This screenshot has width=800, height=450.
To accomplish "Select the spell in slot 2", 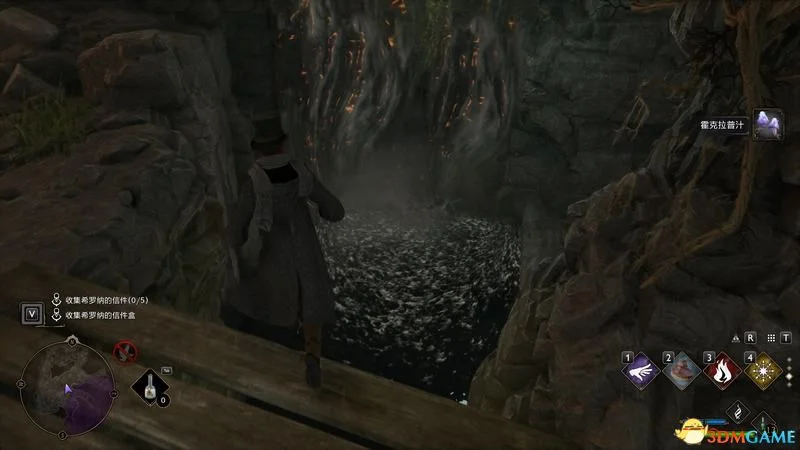I will tap(682, 370).
